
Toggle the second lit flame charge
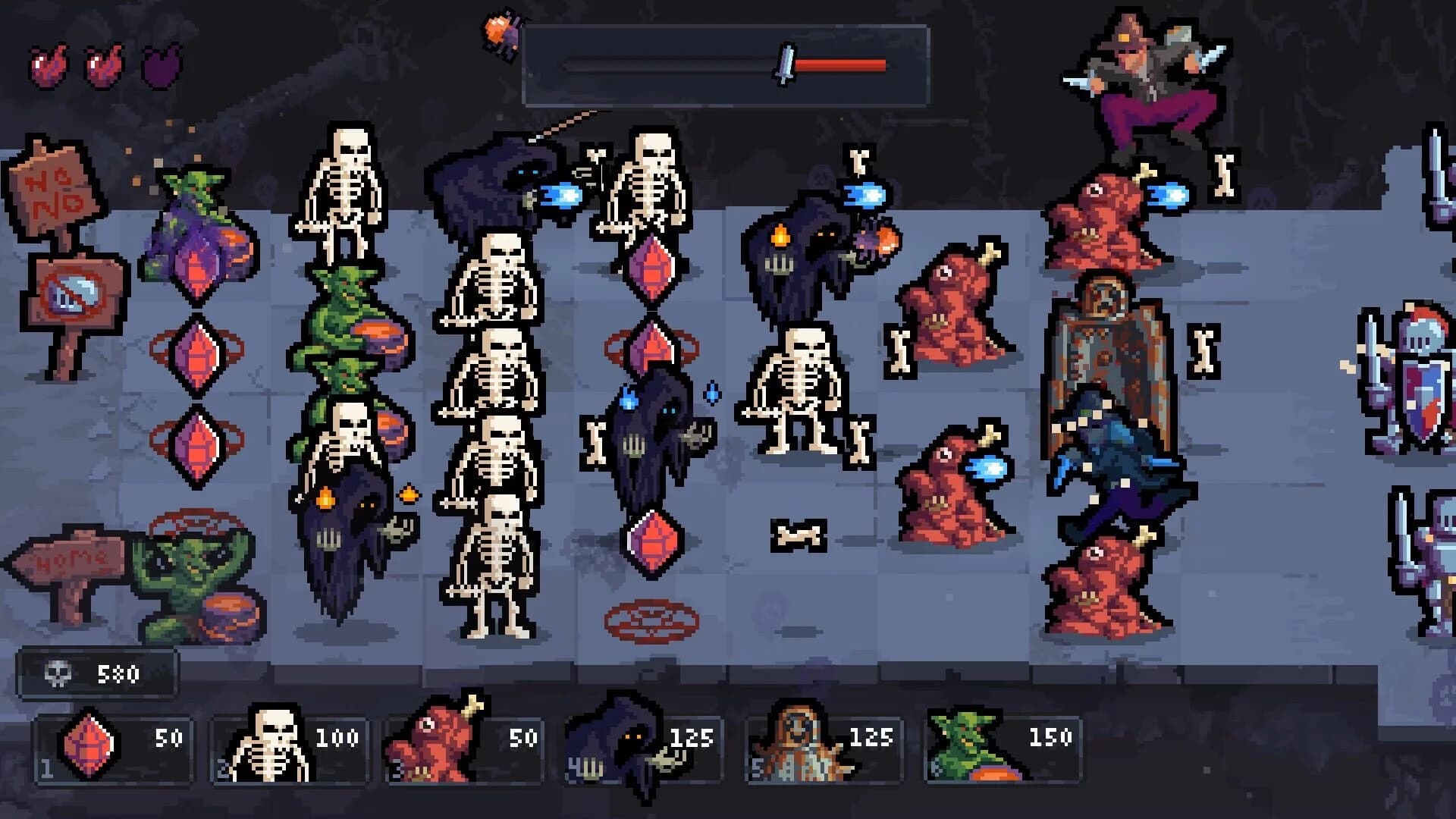click(102, 66)
